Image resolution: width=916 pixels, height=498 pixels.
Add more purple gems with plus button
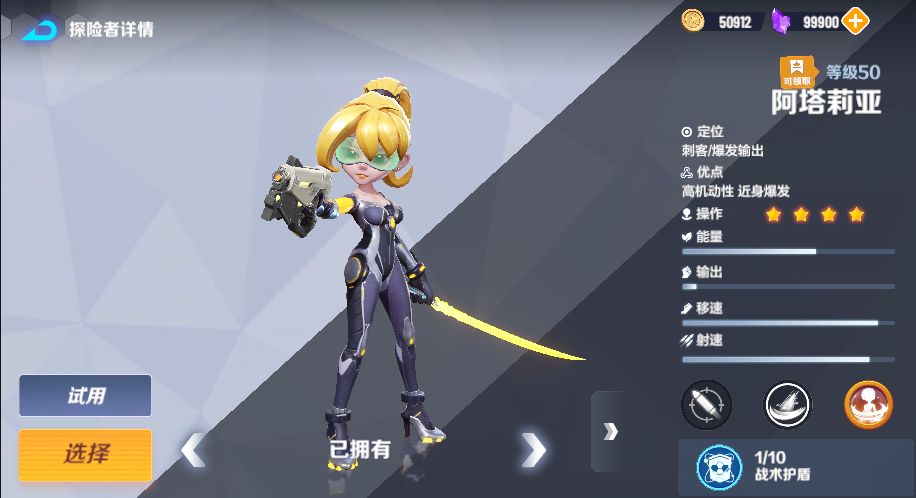pos(856,20)
